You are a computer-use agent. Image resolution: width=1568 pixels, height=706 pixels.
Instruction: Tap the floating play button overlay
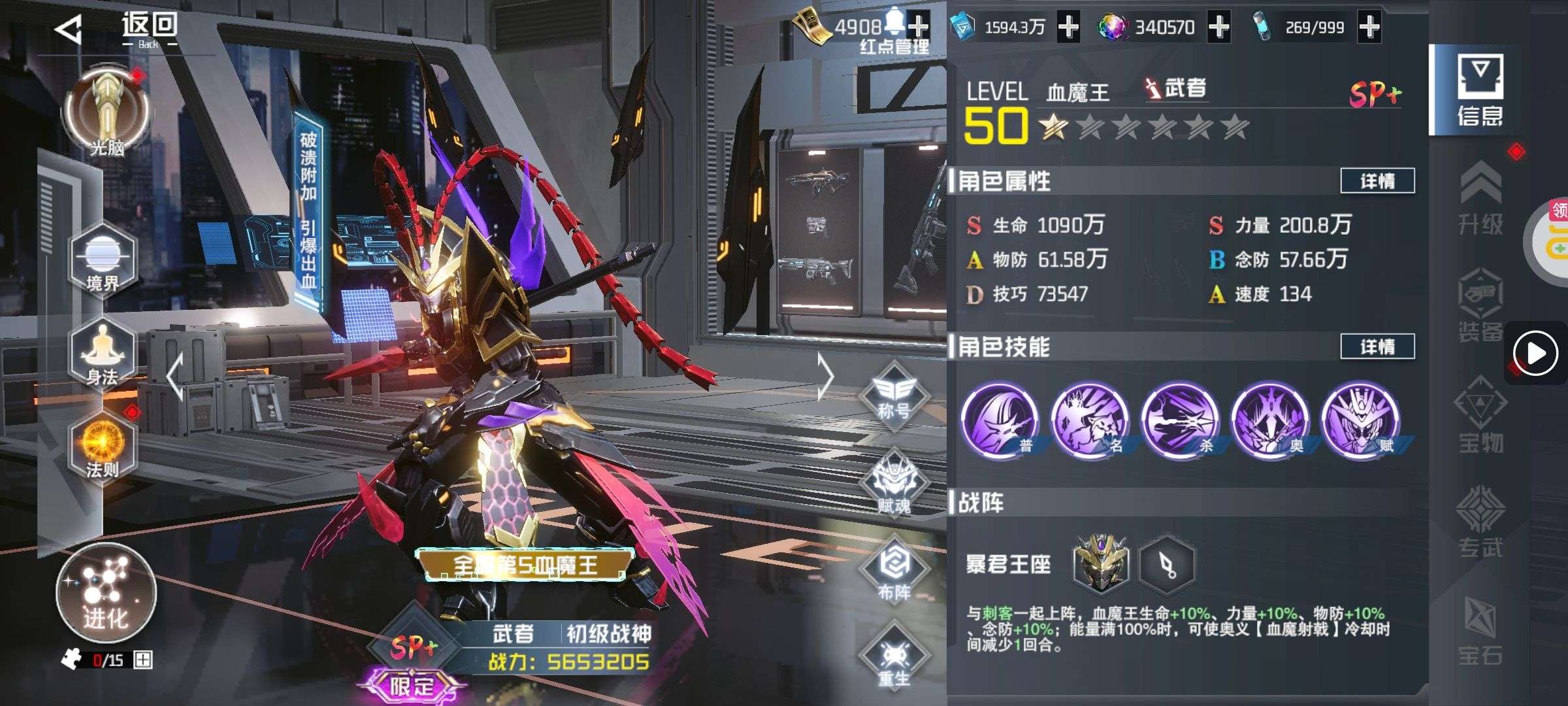click(x=1535, y=354)
